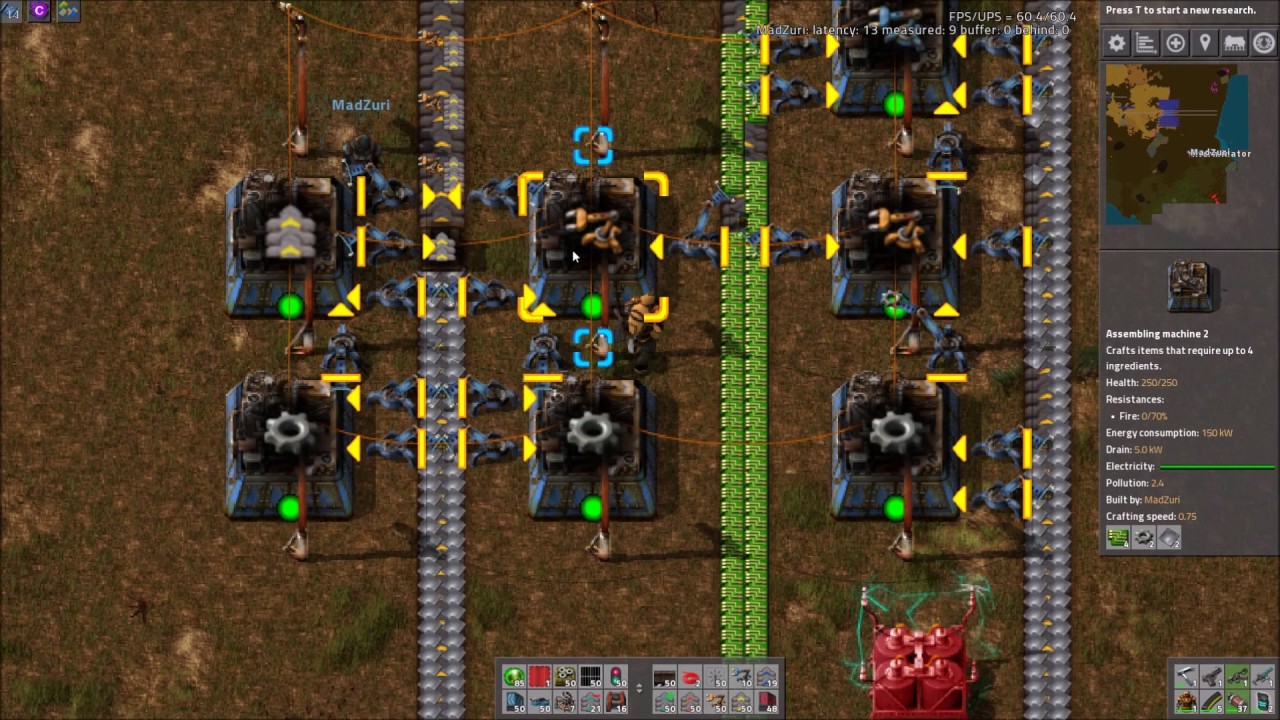Click the armor equipment slot
Screen dimensions: 1280x720
coord(1186,702)
